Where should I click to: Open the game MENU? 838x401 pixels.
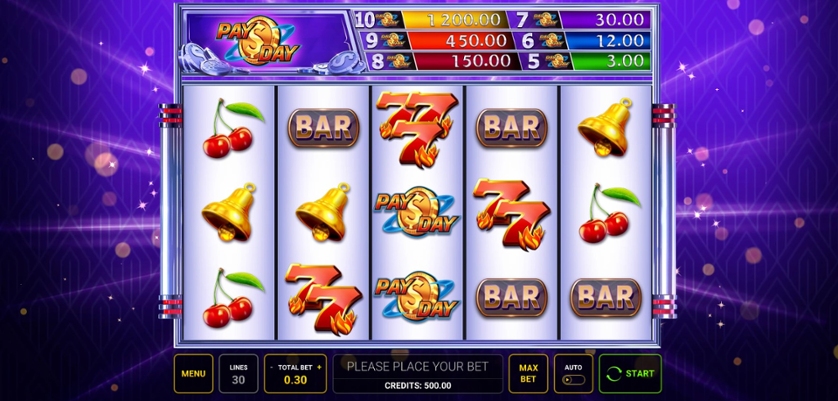click(x=193, y=374)
